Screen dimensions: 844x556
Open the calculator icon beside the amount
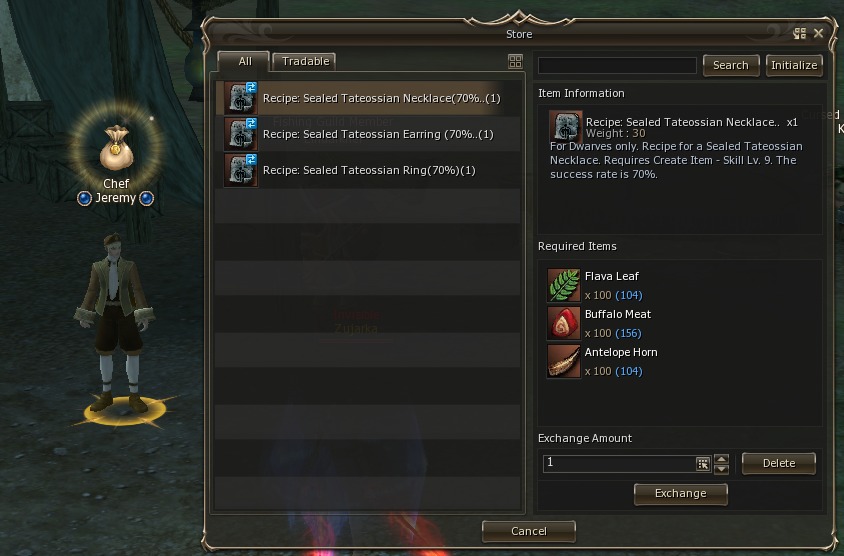[703, 464]
